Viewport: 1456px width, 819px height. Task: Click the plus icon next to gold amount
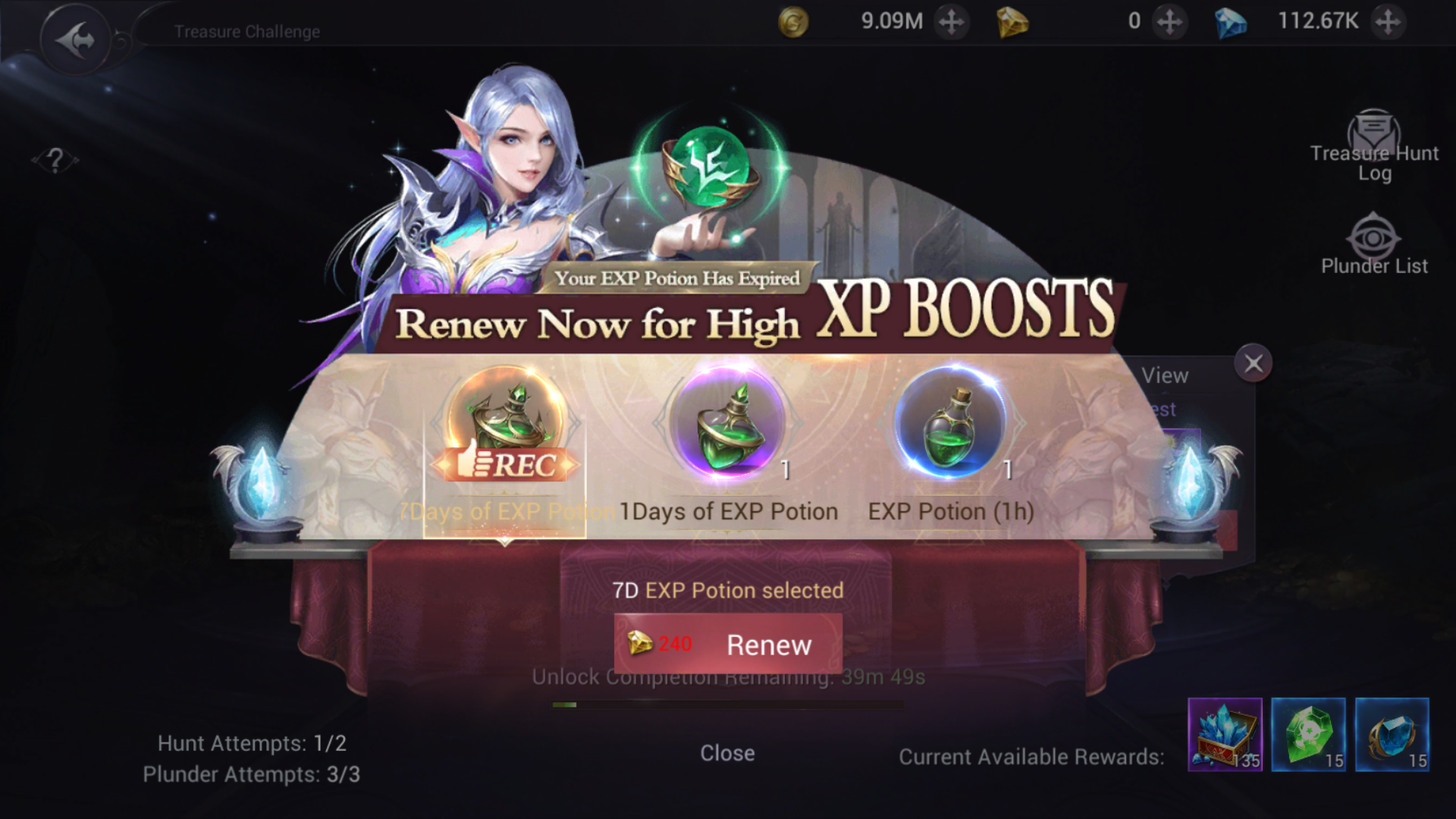coord(950,21)
